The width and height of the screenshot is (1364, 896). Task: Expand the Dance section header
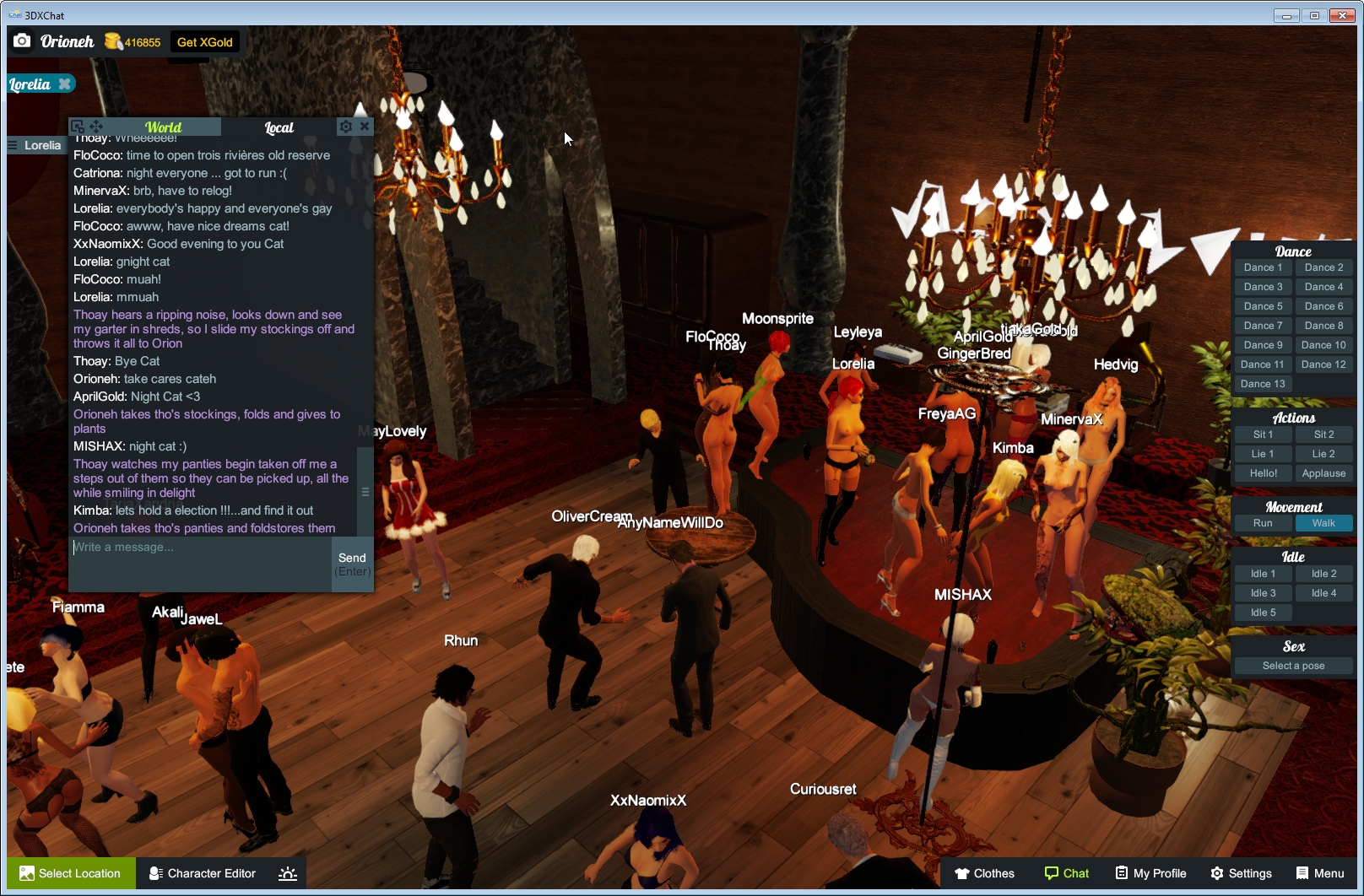[1292, 251]
